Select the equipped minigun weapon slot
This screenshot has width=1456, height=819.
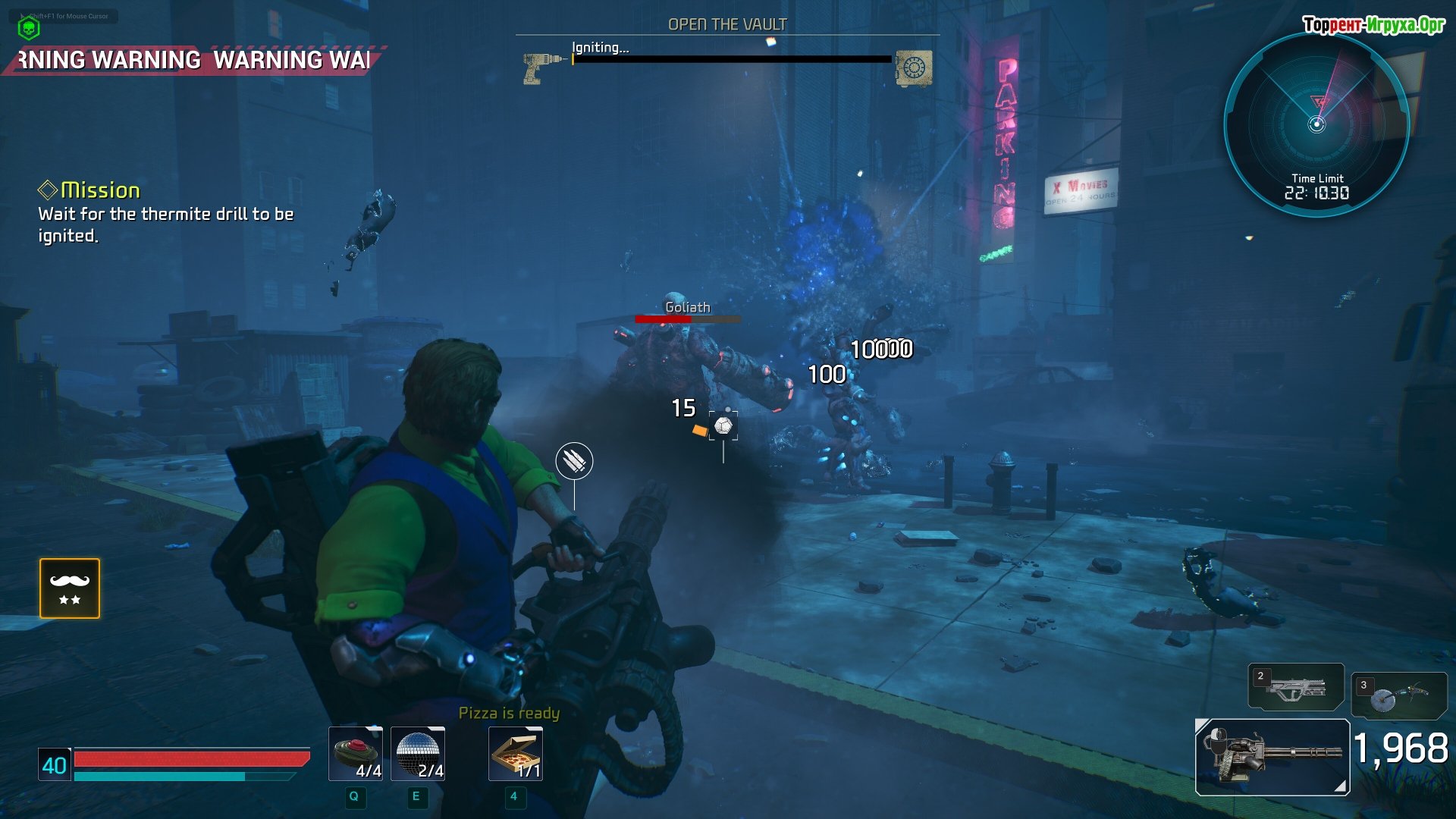(x=1272, y=757)
